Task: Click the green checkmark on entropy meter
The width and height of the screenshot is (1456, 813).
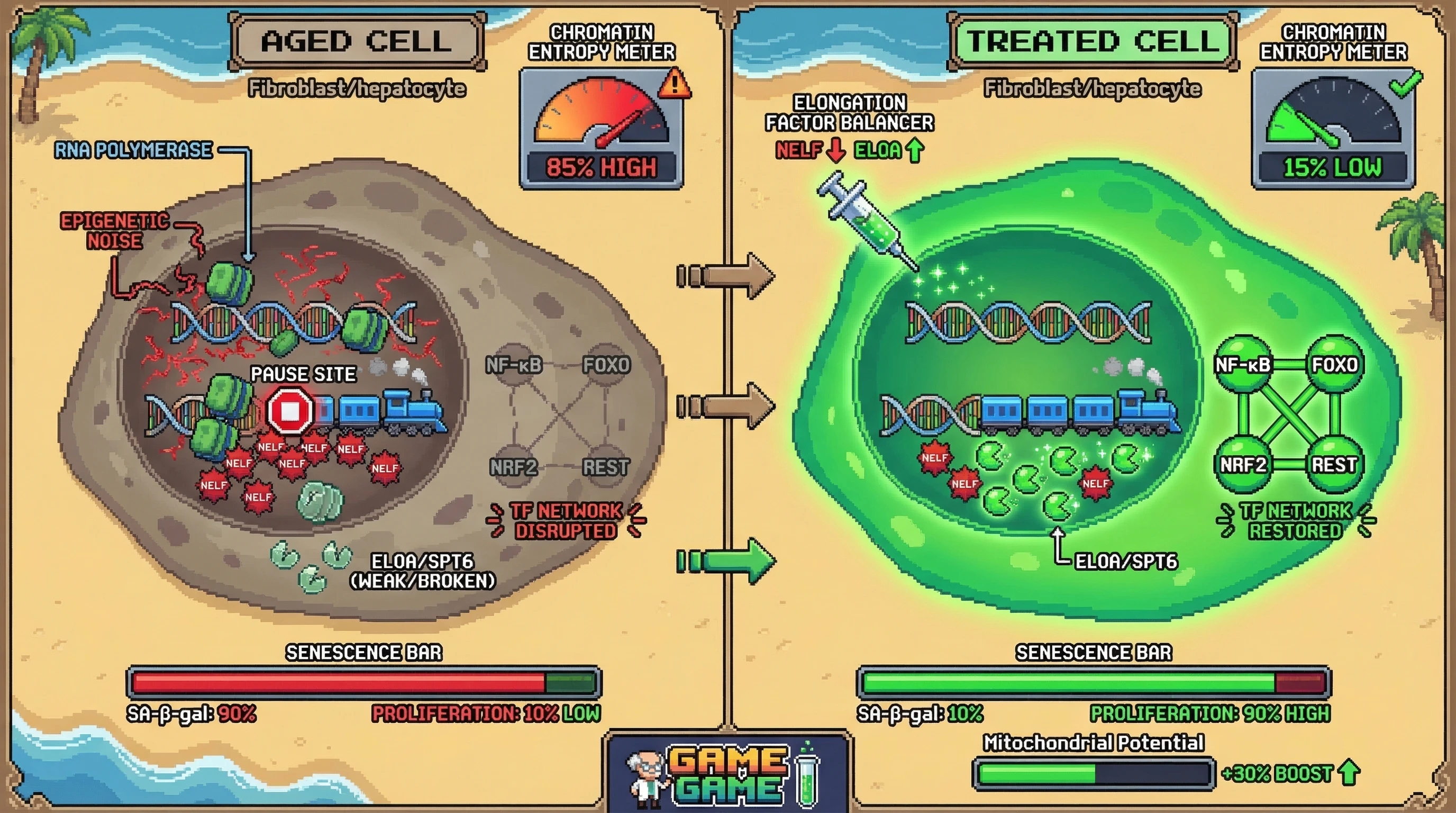Action: pyautogui.click(x=1406, y=84)
